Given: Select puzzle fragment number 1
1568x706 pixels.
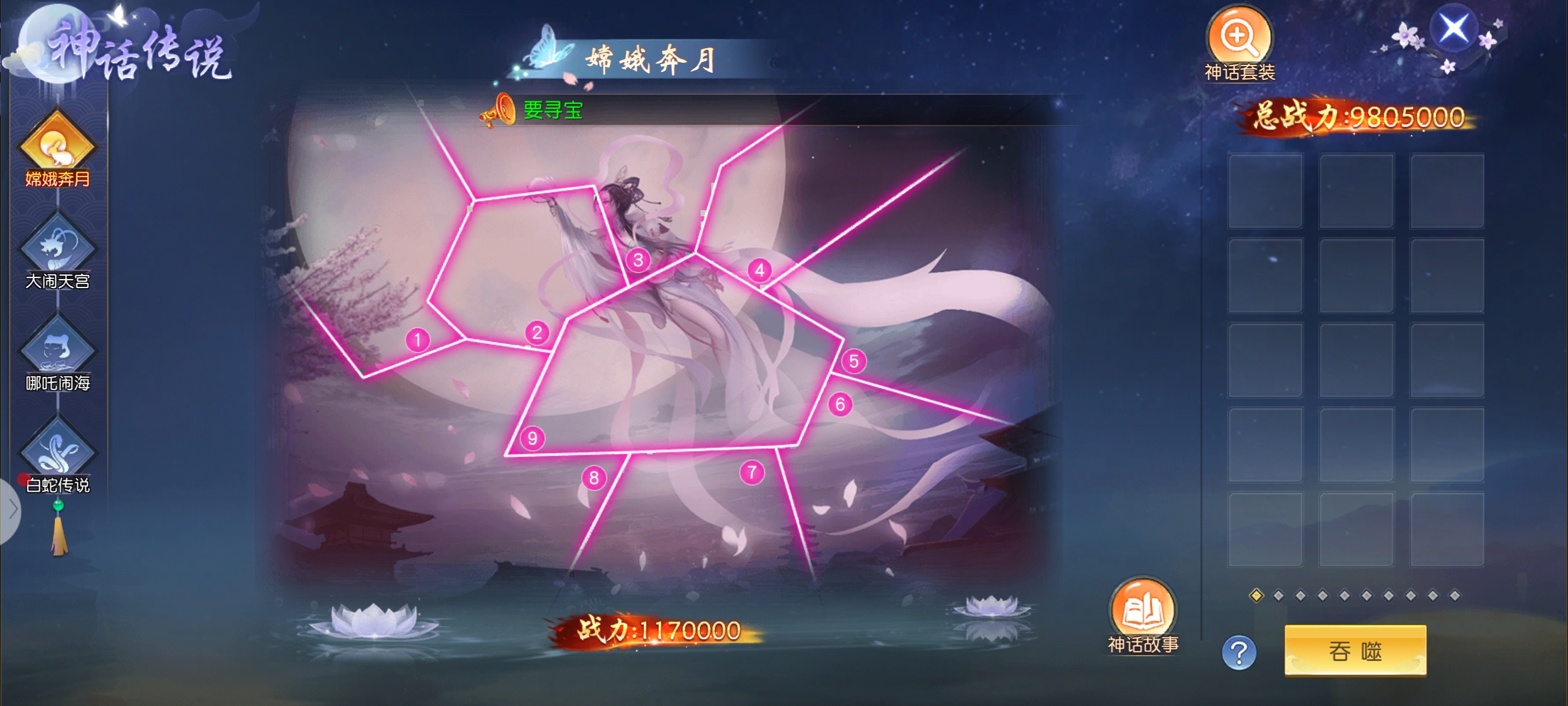Looking at the screenshot, I should coord(418,340).
